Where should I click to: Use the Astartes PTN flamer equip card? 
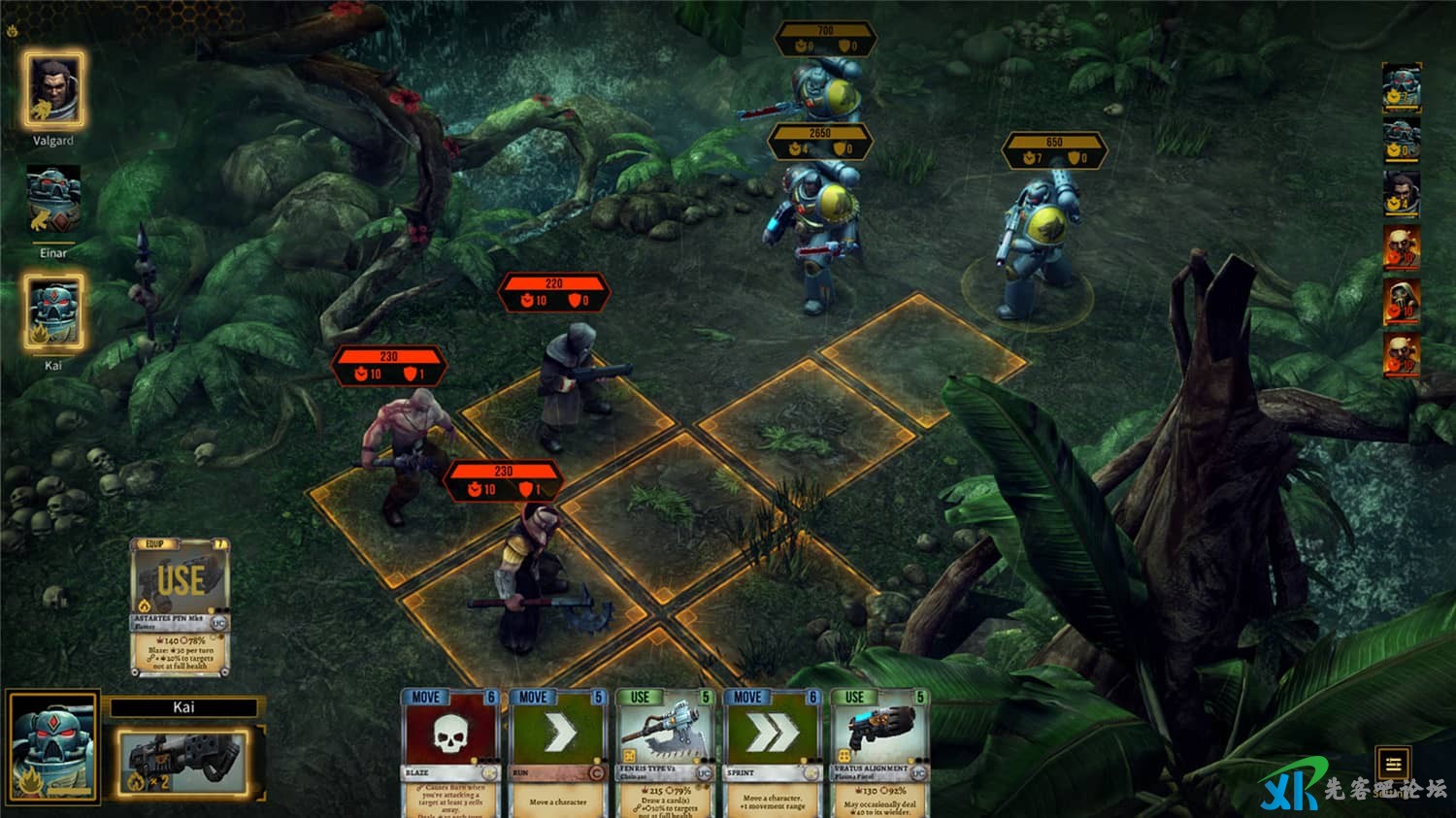pos(181,605)
